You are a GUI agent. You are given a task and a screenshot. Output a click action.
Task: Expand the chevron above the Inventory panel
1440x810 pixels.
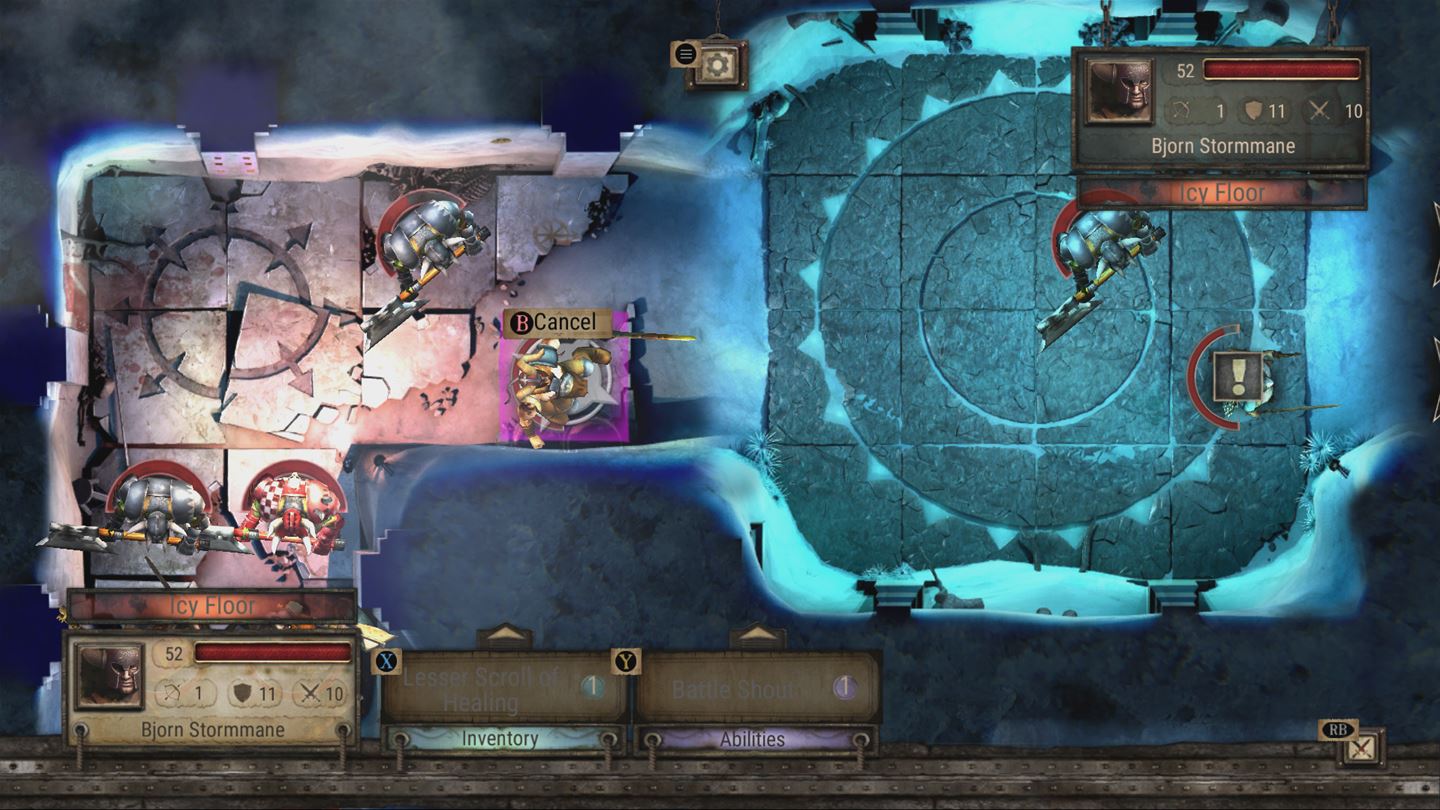pyautogui.click(x=500, y=631)
